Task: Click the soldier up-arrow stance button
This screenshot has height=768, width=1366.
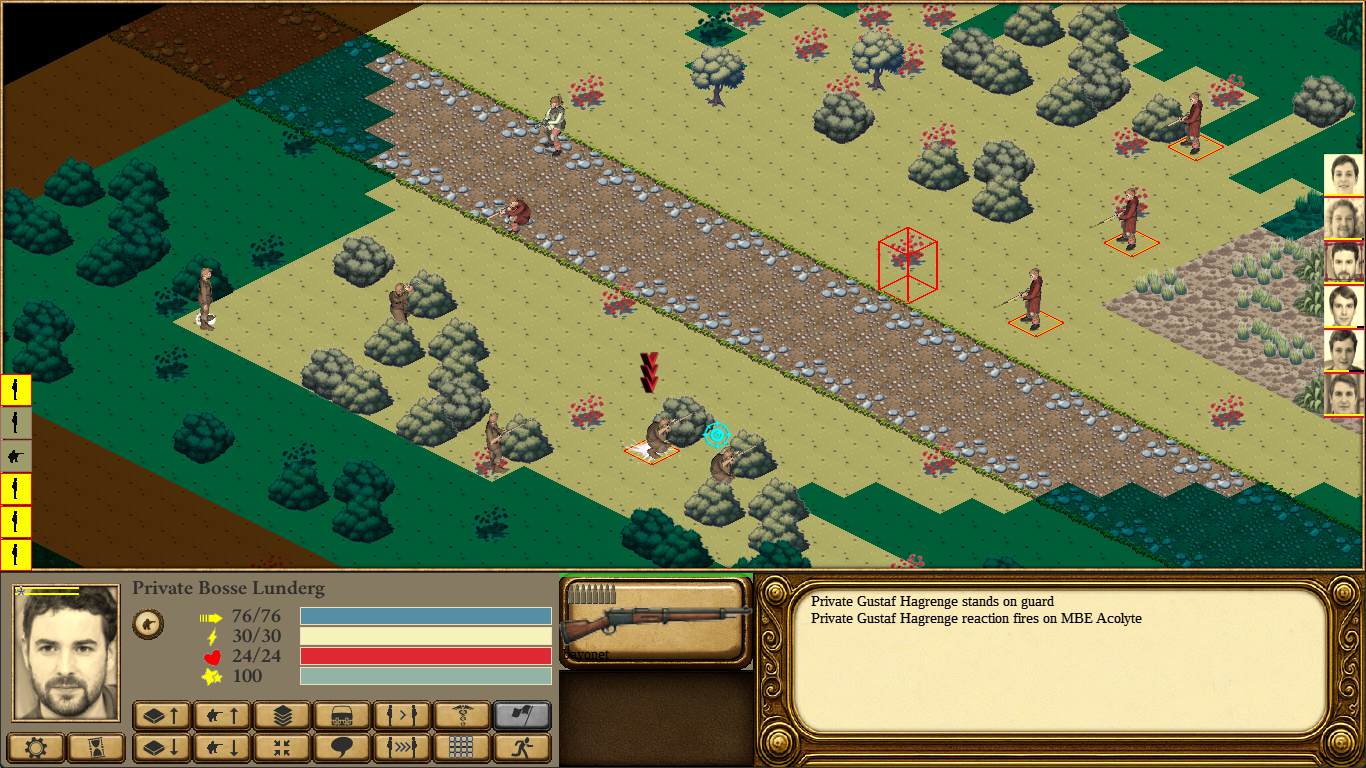Action: pyautogui.click(x=222, y=715)
